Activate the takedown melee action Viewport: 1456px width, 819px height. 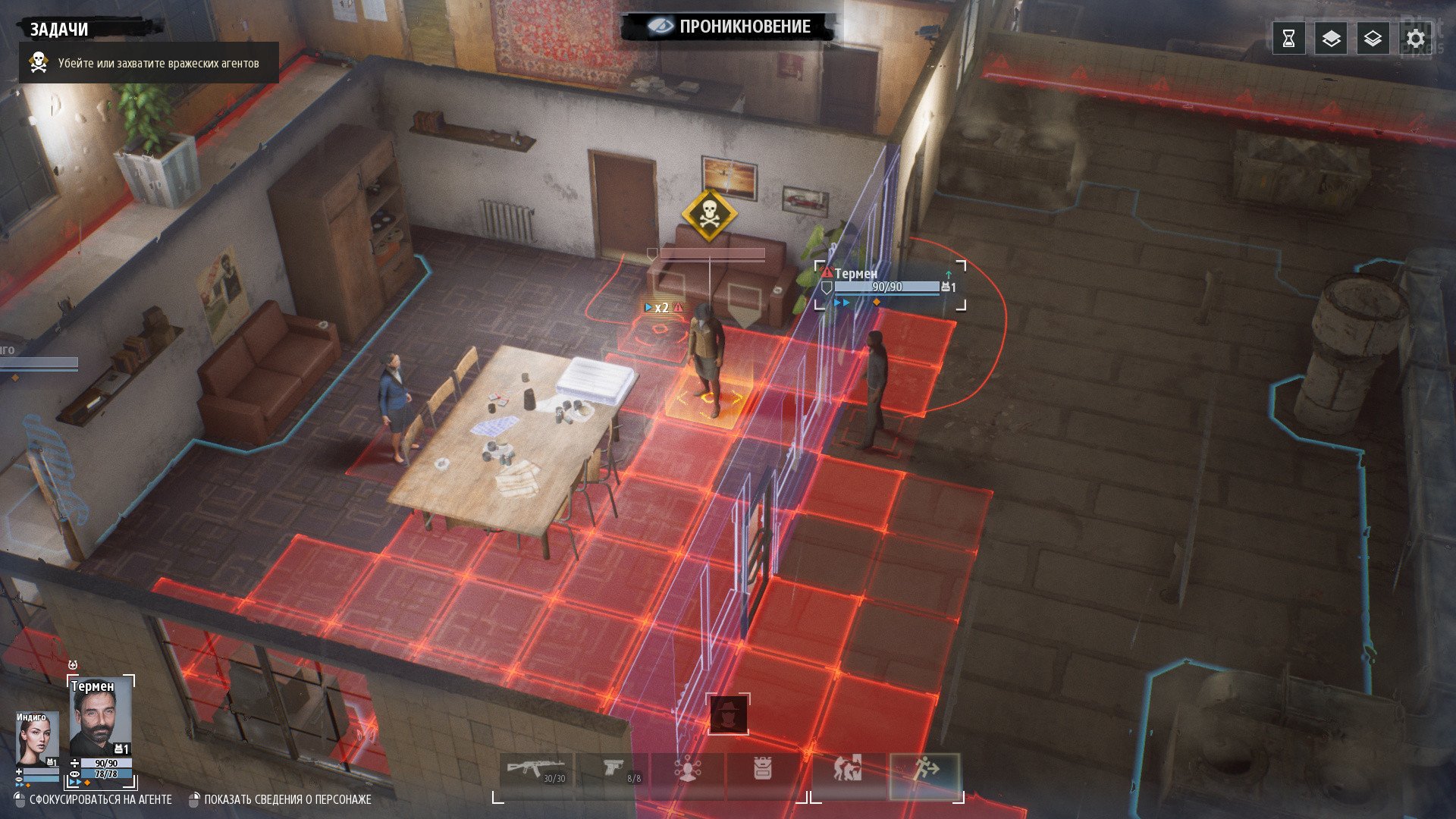point(848,771)
